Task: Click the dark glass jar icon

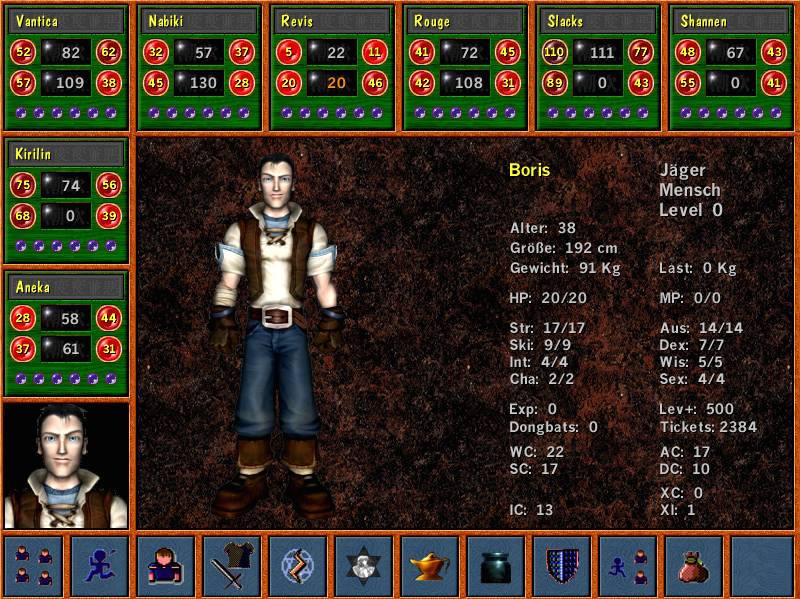Action: 496,565
